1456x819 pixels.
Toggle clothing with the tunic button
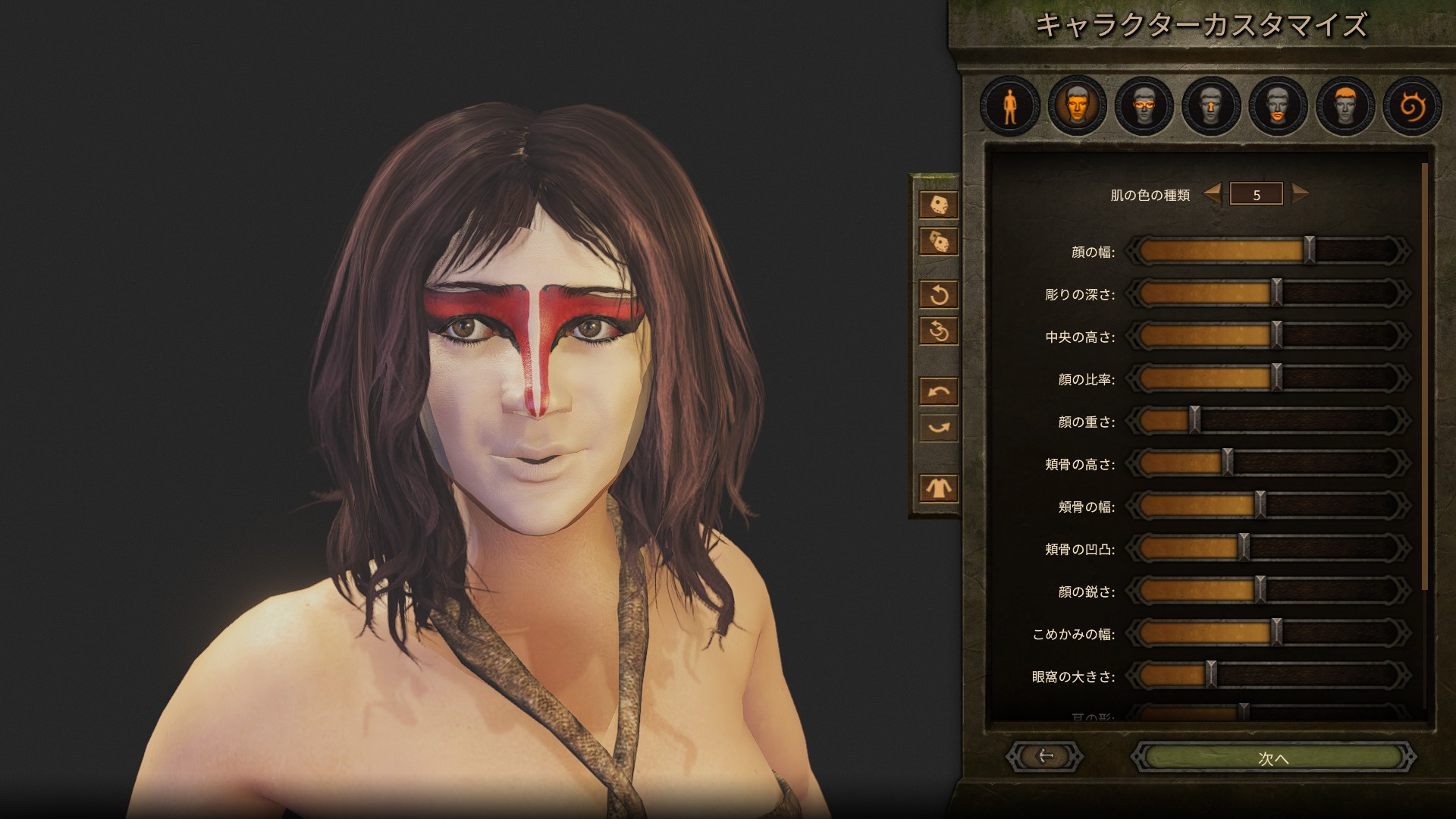[939, 488]
